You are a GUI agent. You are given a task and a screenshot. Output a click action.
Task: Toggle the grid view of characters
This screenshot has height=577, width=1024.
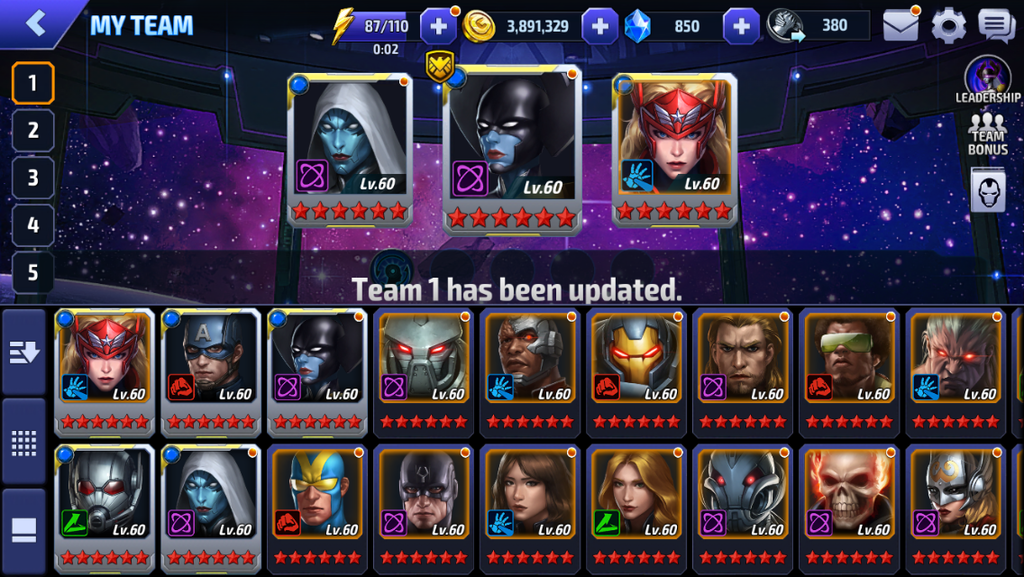coord(24,441)
